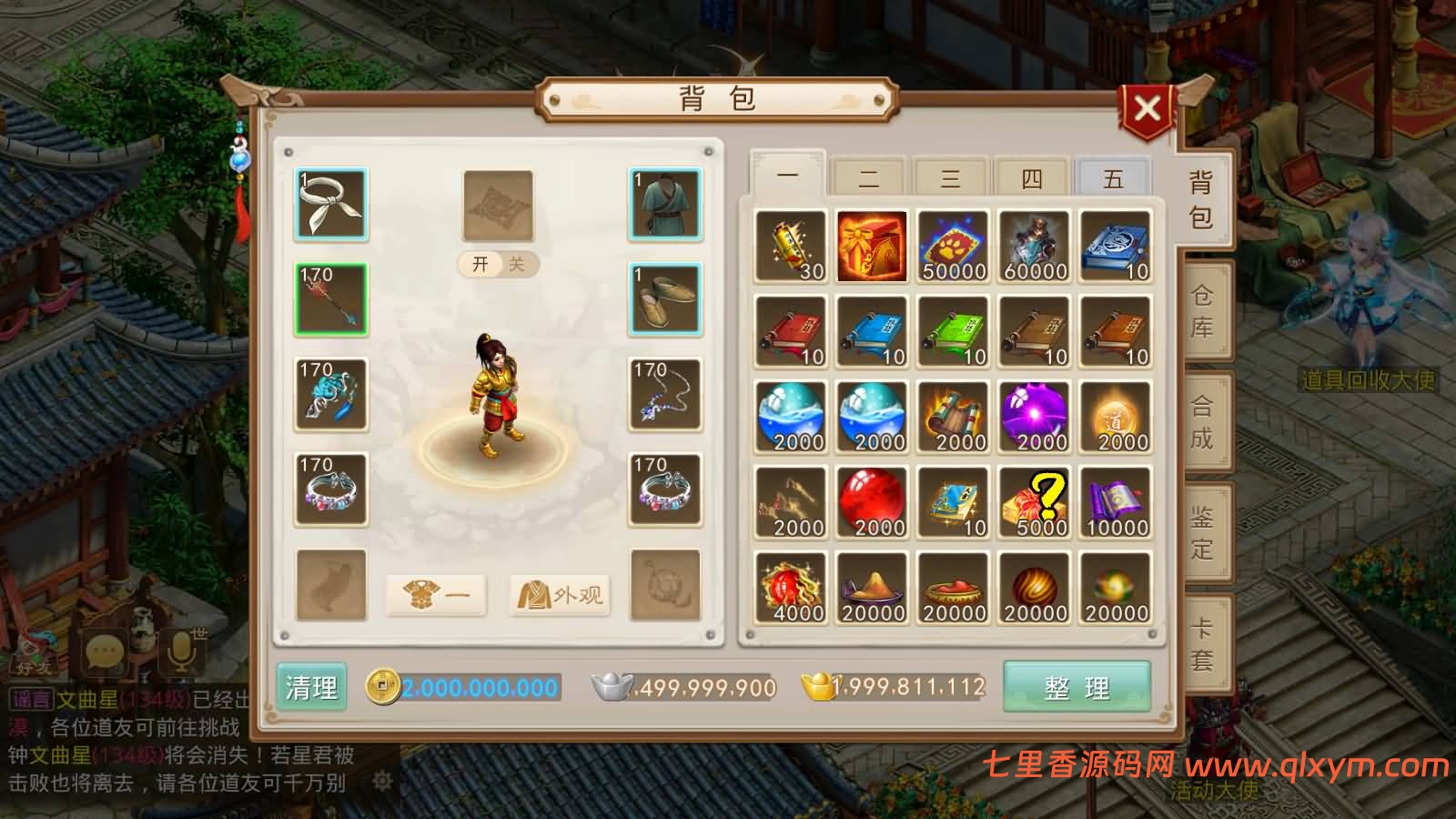Select the equipped spear weapon slot
The height and width of the screenshot is (819, 1456).
click(331, 299)
